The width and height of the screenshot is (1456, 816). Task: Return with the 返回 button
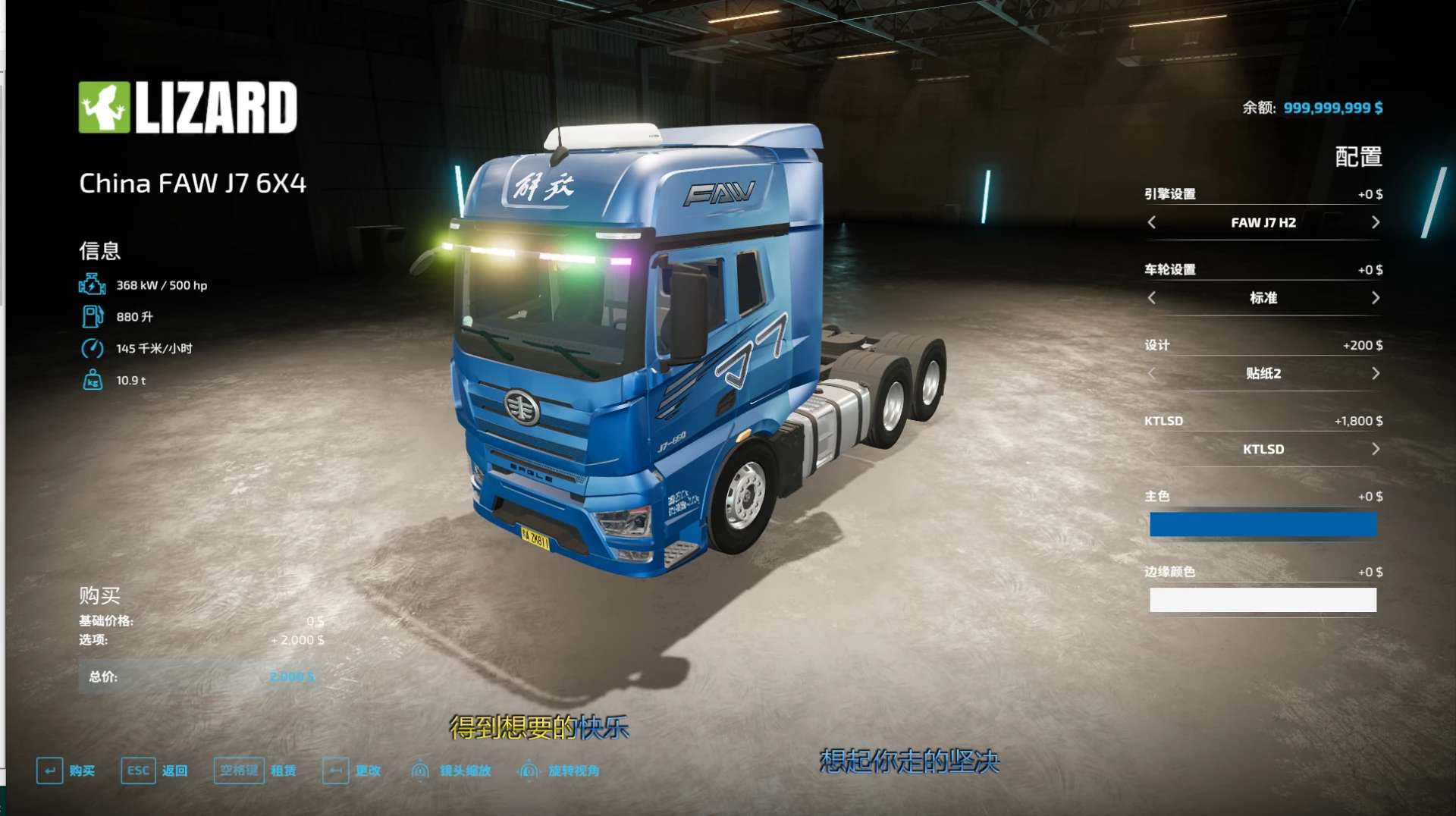pyautogui.click(x=155, y=771)
